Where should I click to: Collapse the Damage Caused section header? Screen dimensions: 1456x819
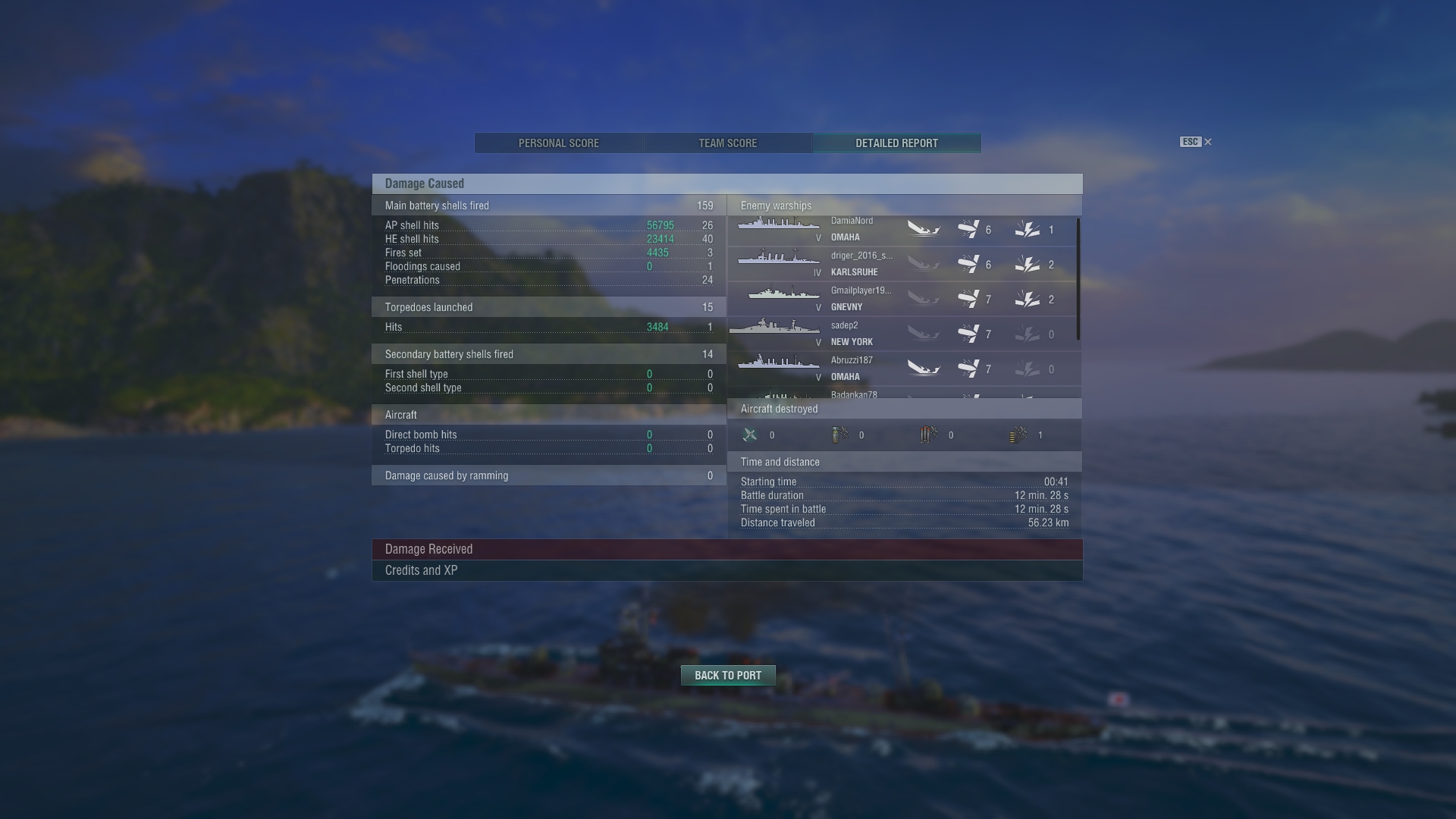[726, 184]
